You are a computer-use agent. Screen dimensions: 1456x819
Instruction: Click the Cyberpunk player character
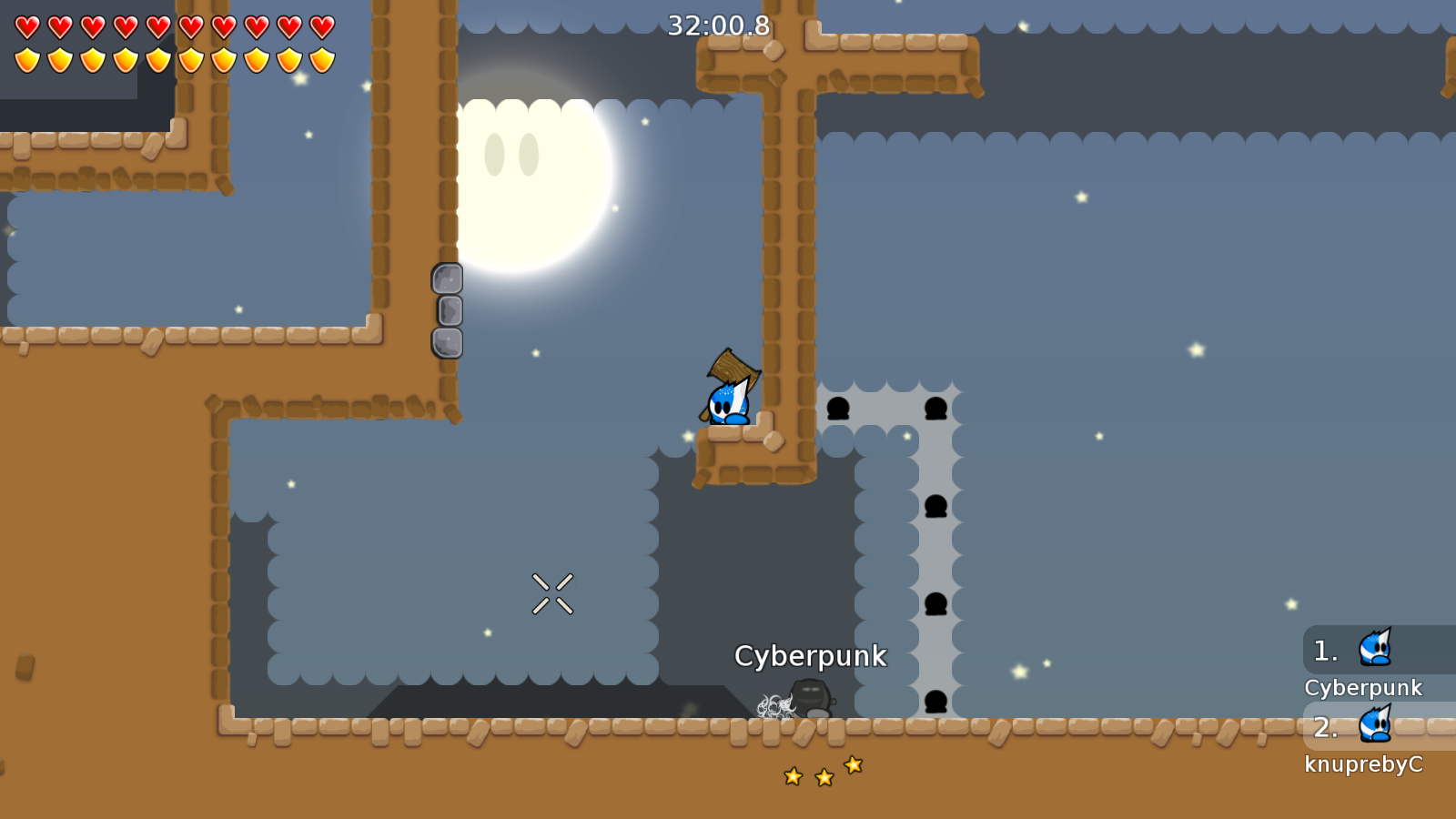coord(726,405)
